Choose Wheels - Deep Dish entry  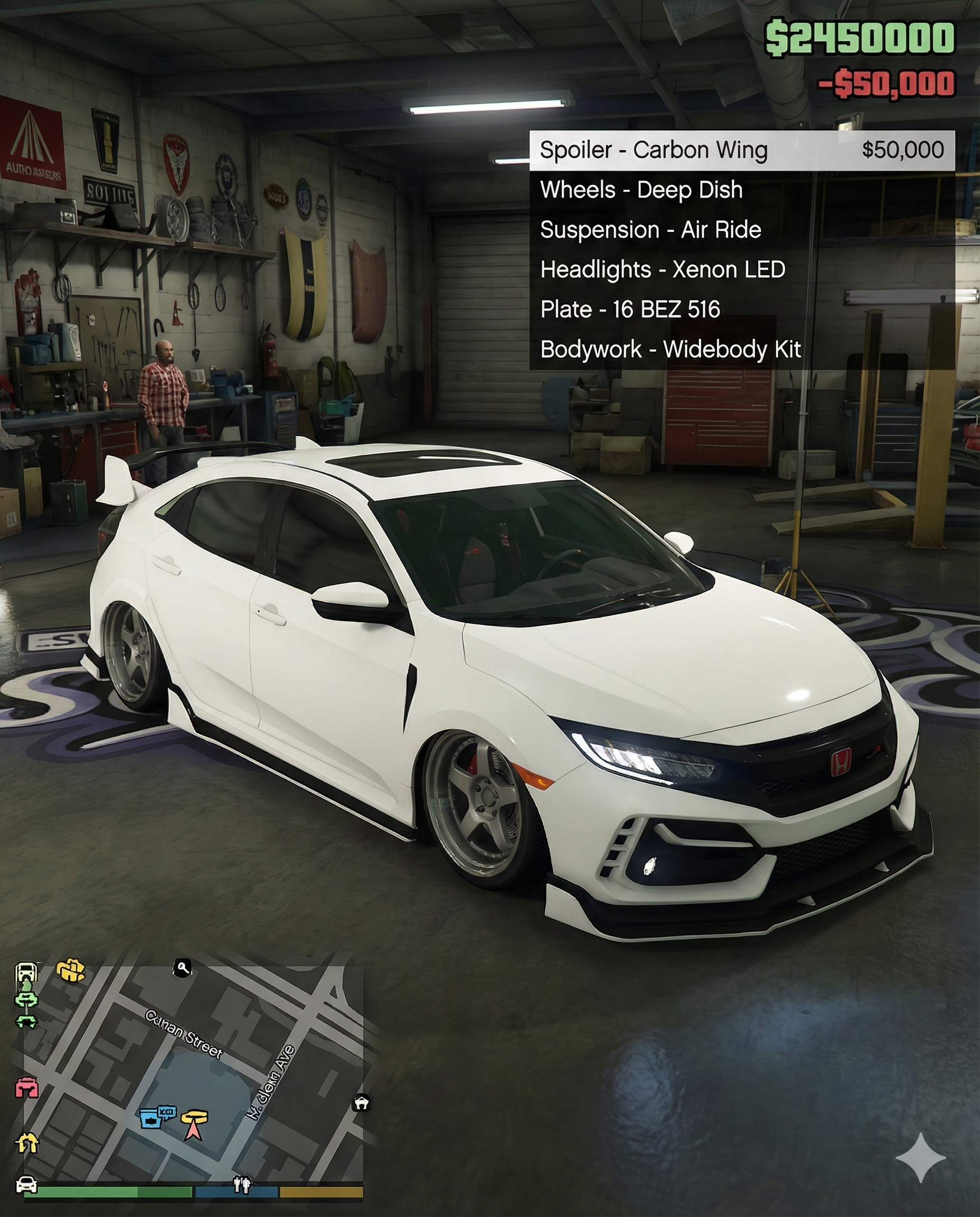(642, 190)
